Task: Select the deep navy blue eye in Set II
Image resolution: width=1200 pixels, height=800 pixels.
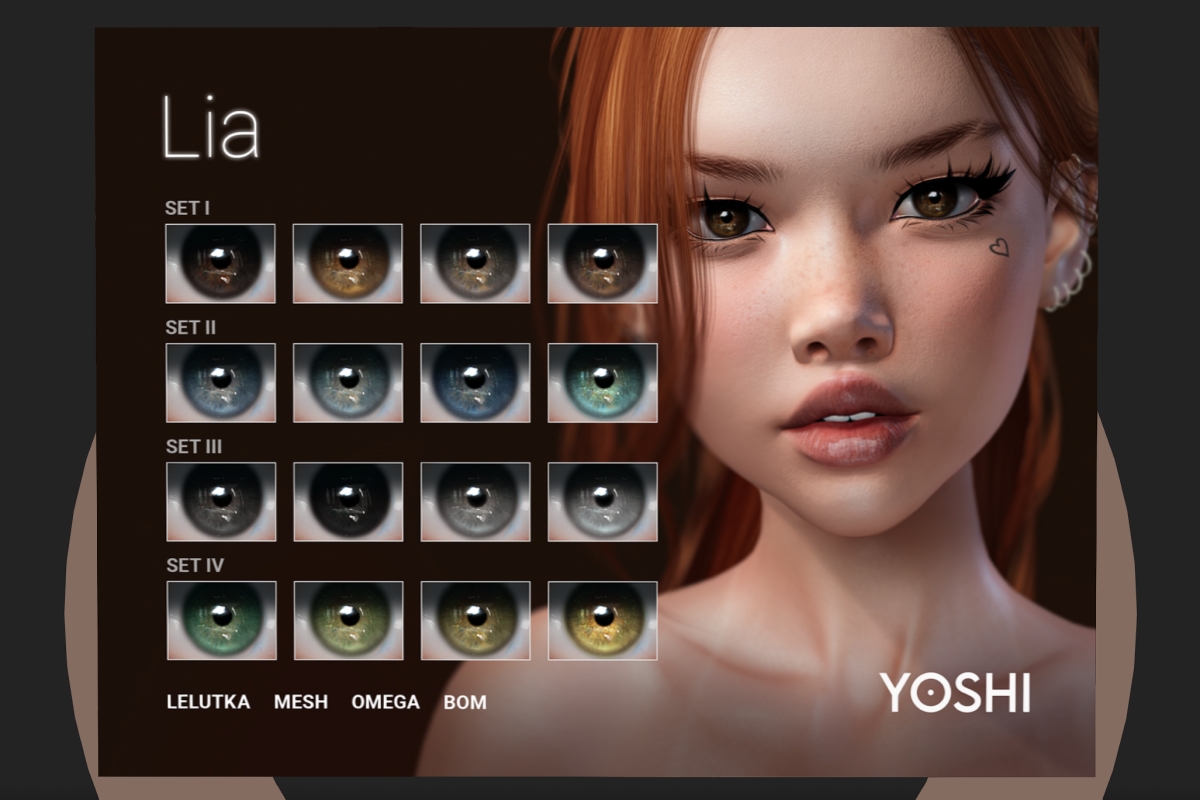Action: [475, 382]
